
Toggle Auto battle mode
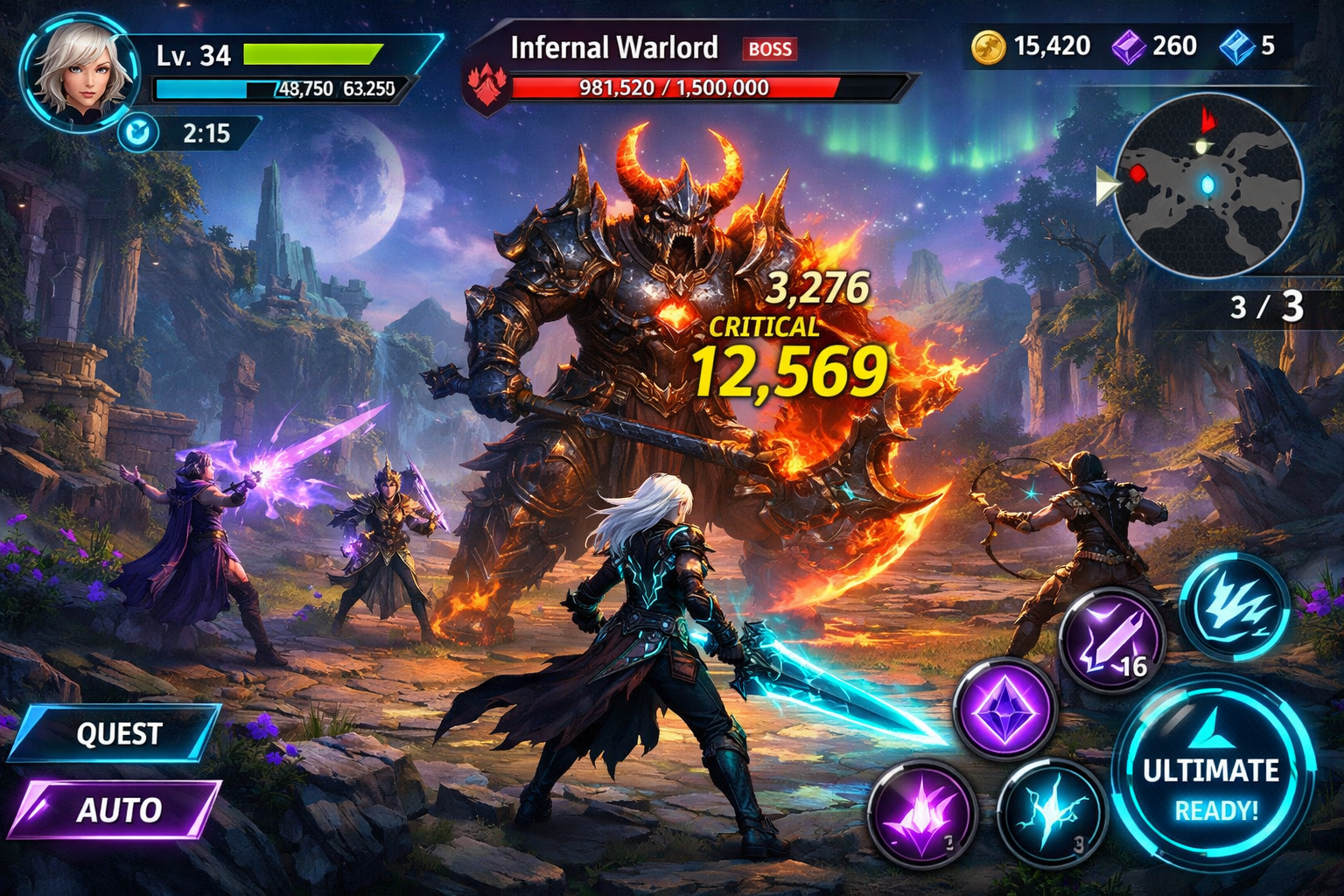[x=116, y=808]
